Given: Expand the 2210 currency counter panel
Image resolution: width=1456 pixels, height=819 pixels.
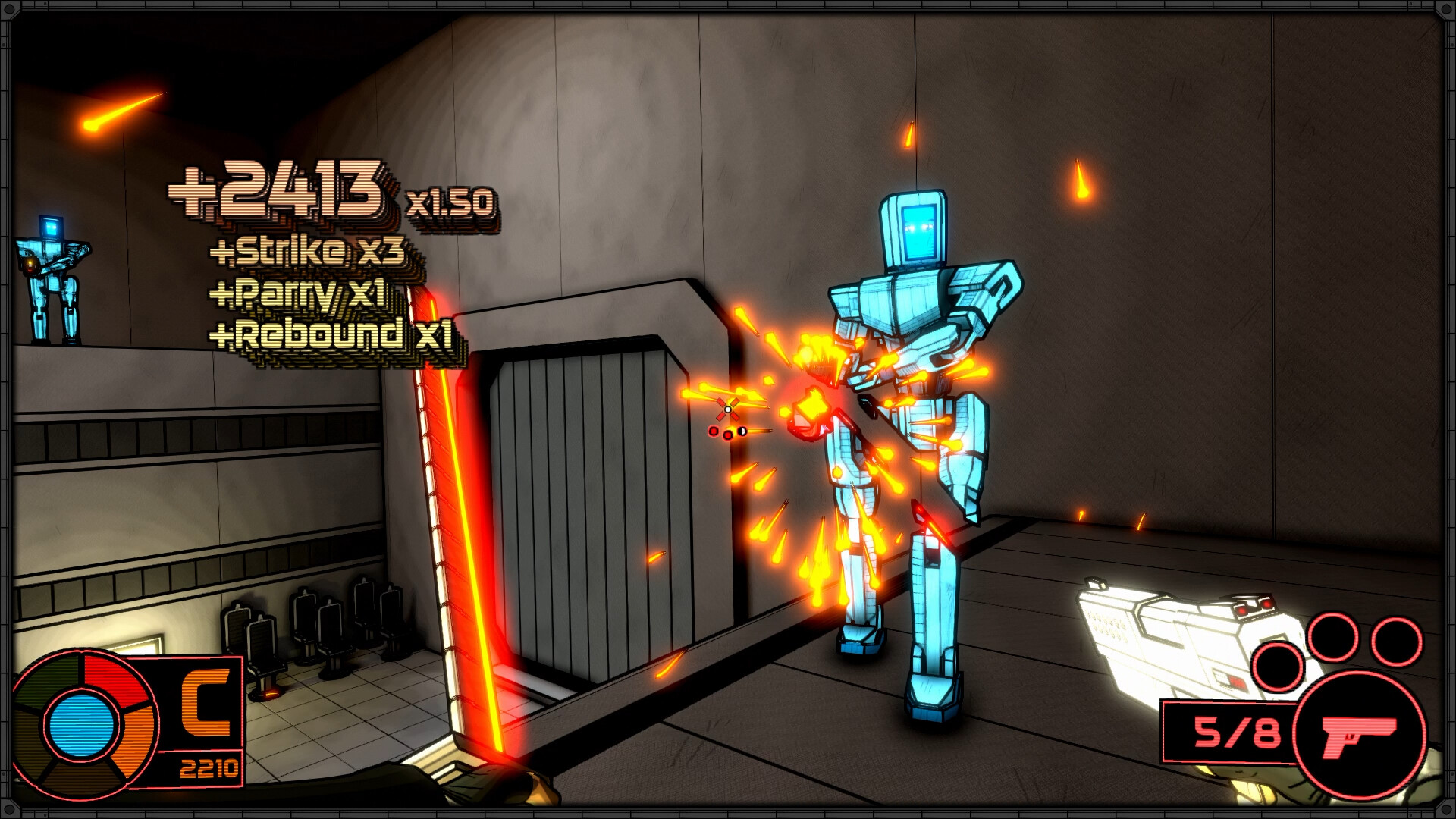Looking at the screenshot, I should pyautogui.click(x=210, y=768).
